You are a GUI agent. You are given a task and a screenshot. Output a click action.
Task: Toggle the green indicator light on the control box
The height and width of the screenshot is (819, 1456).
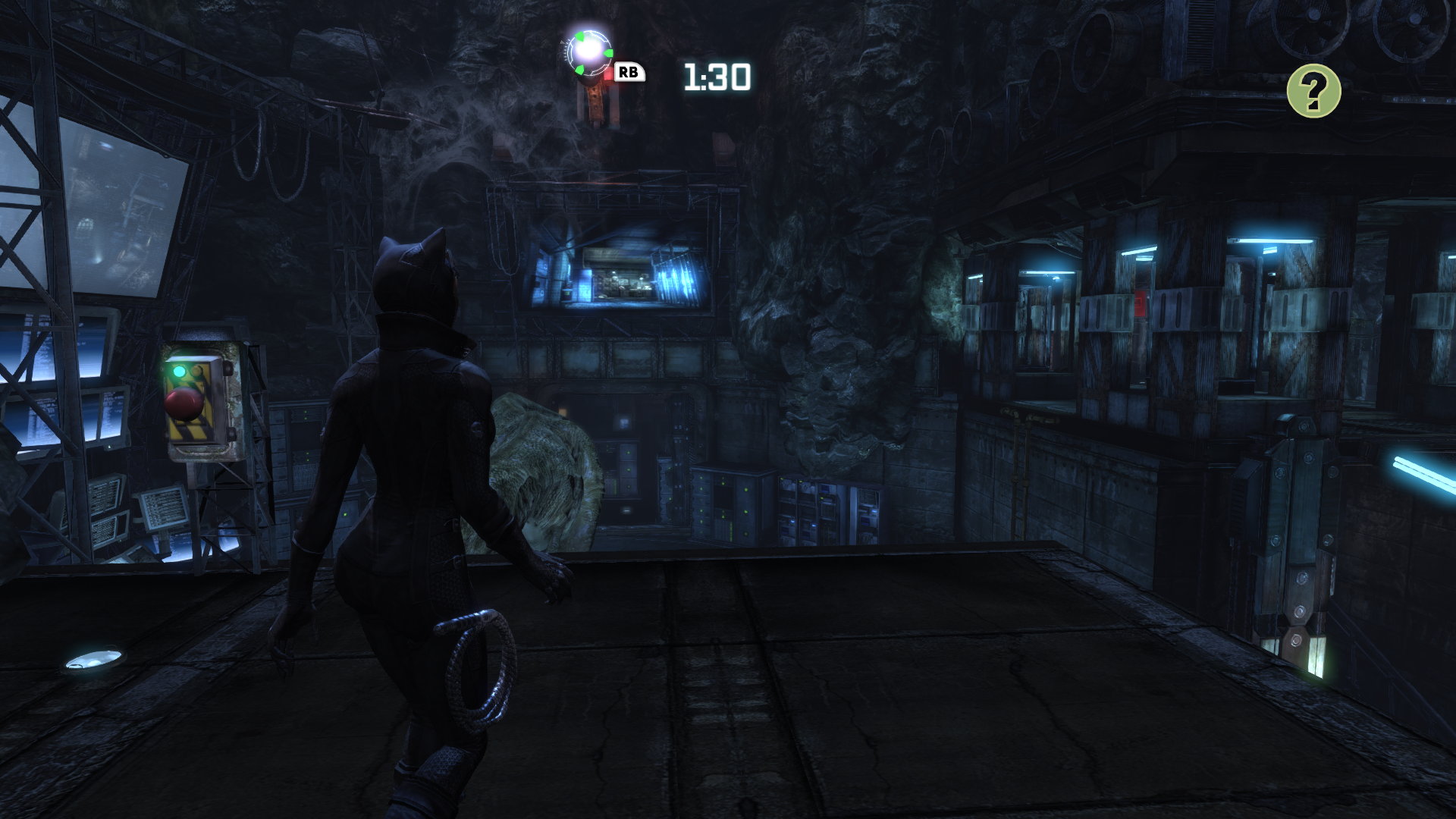pyautogui.click(x=178, y=370)
